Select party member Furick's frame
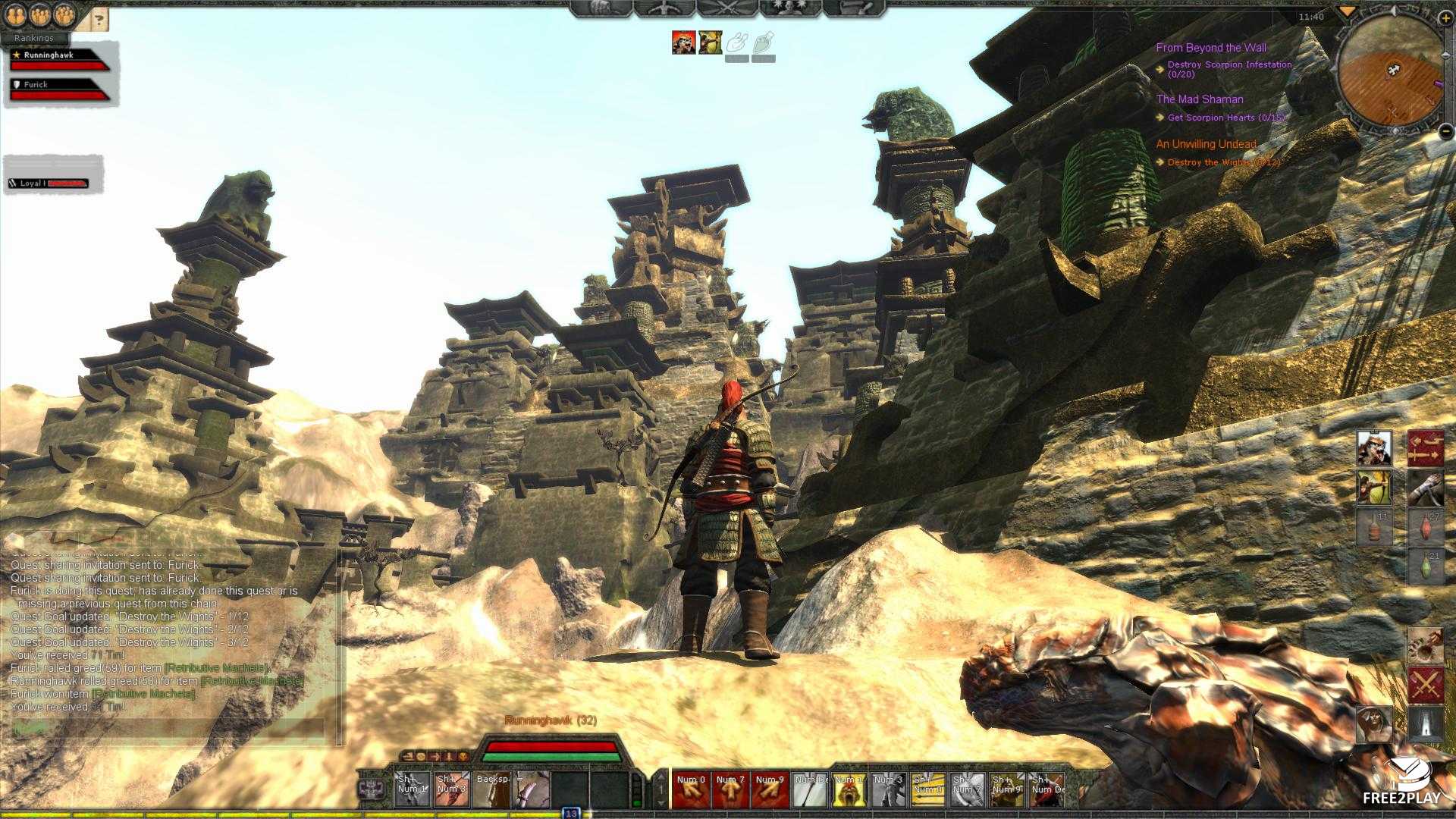1456x819 pixels. [59, 89]
